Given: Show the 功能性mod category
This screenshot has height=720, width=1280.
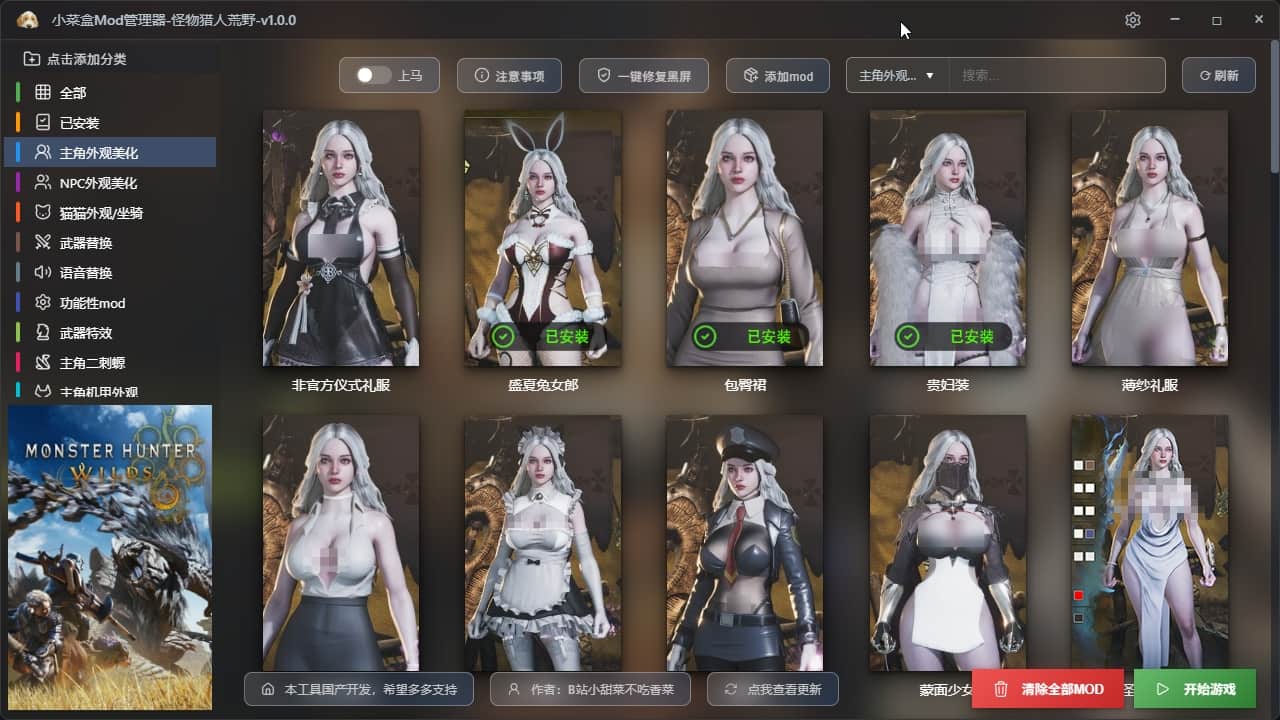Looking at the screenshot, I should [92, 303].
